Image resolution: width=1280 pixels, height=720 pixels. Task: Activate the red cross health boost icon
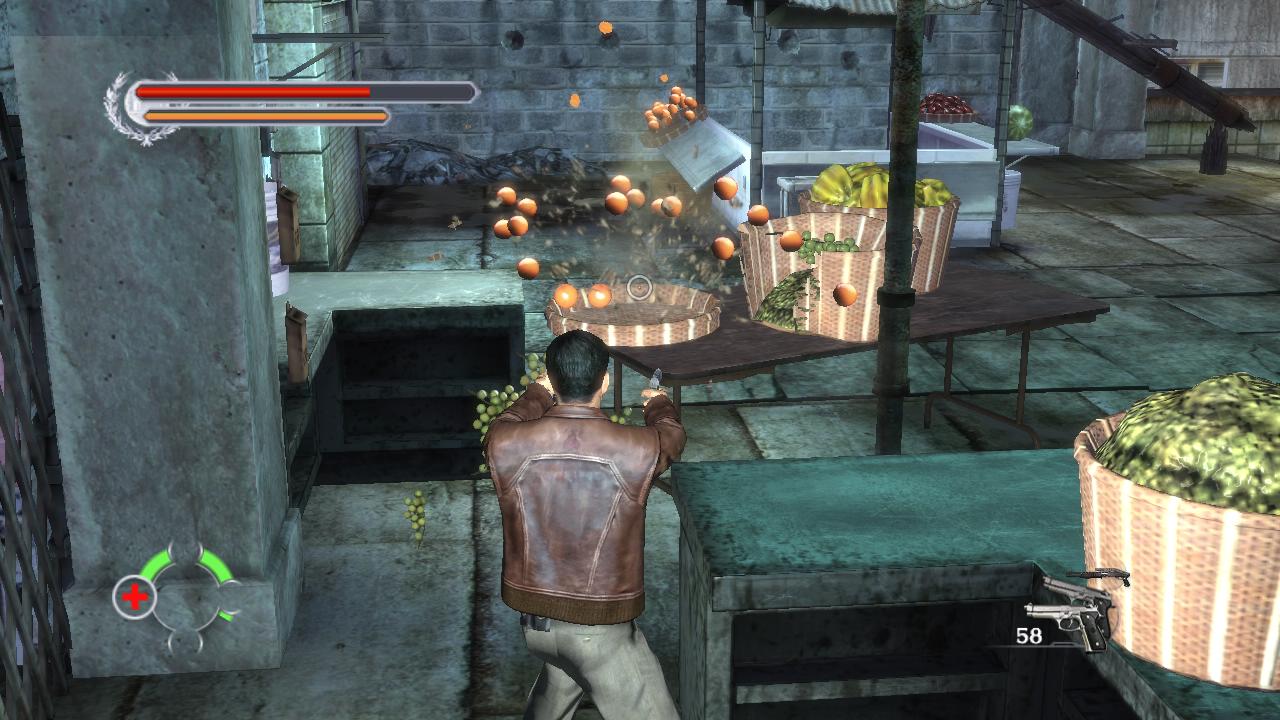coord(134,598)
